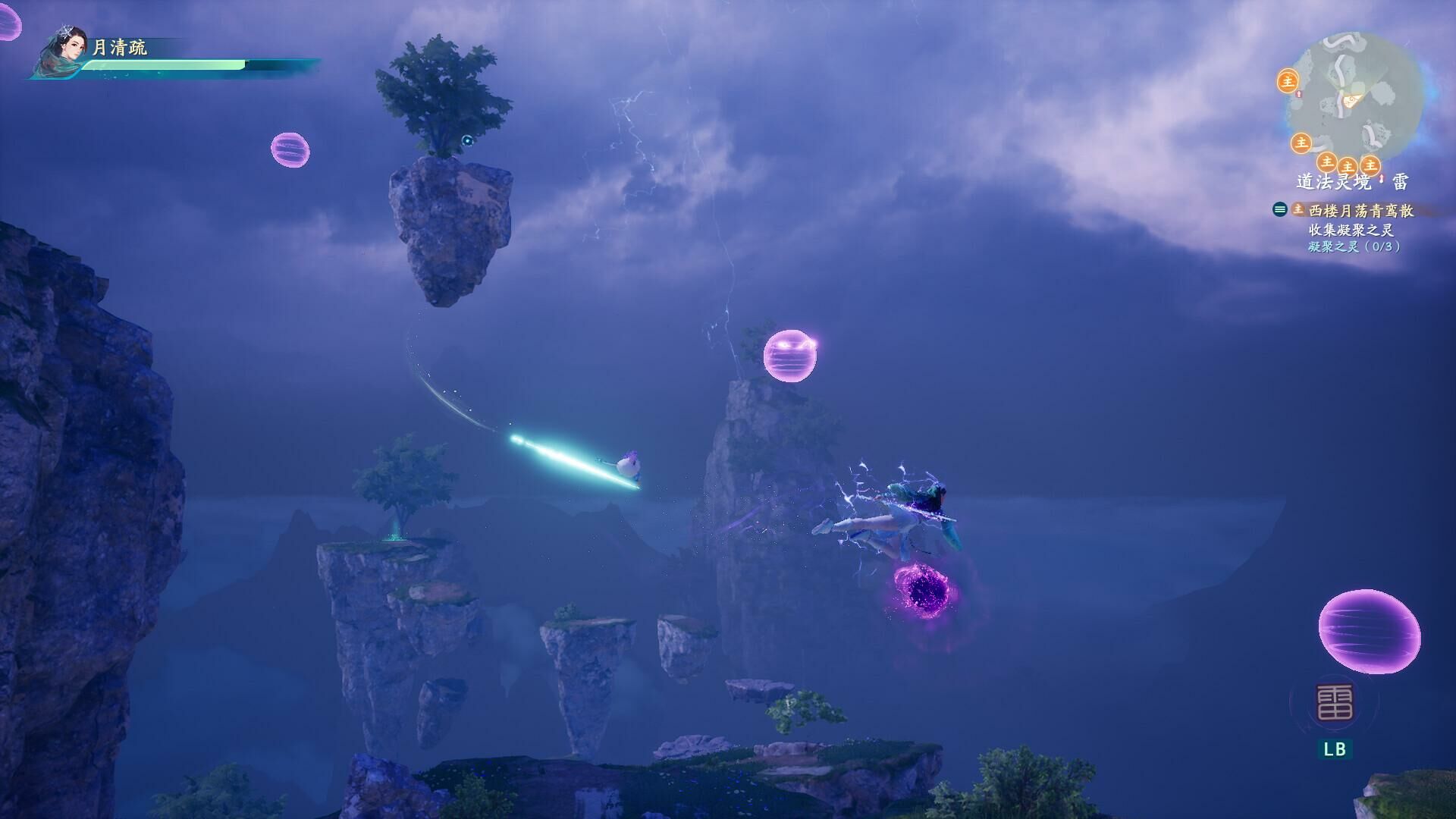Viewport: 1456px width, 819px height.
Task: Click the quest list icon beside the quest title
Action: point(1280,210)
